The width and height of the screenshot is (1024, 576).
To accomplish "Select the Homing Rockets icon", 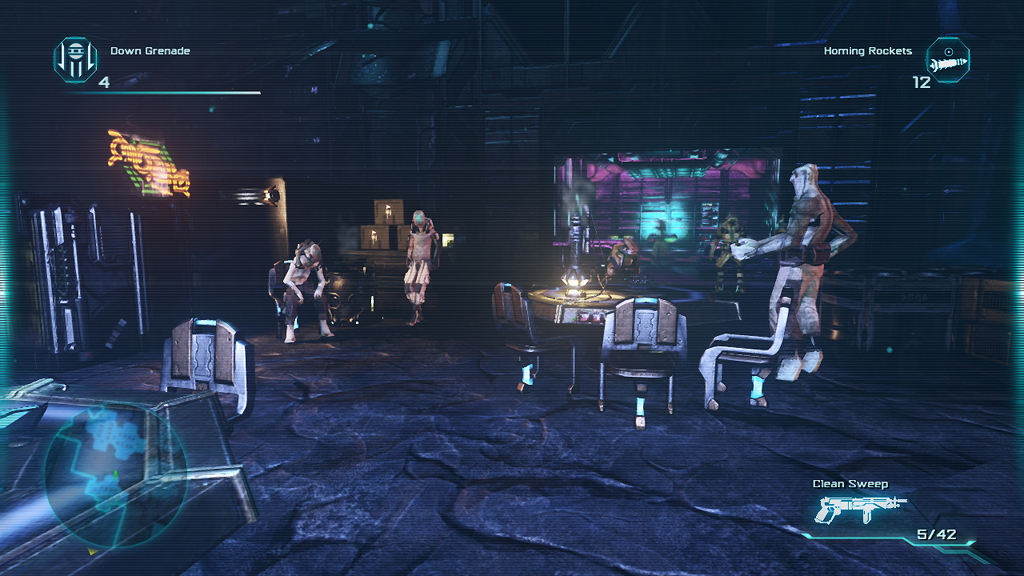I will (x=948, y=59).
